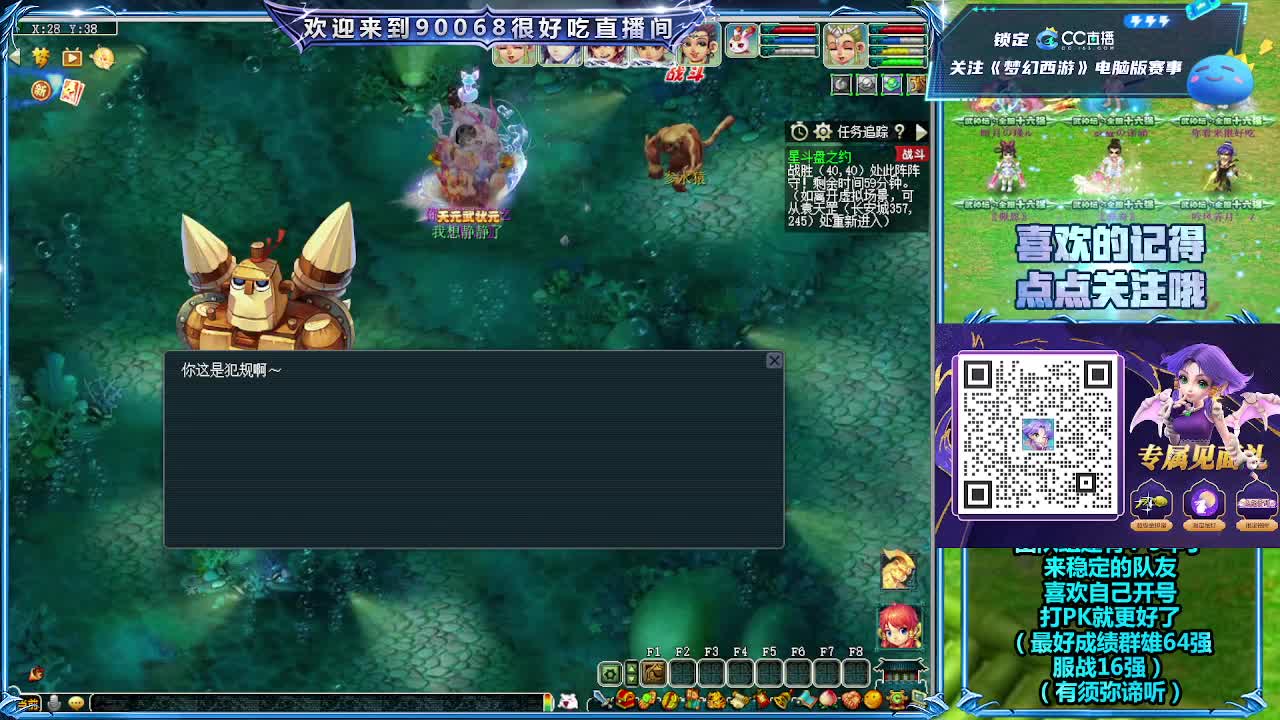
Task: Click the 任务追踪 panel header
Action: [864, 131]
